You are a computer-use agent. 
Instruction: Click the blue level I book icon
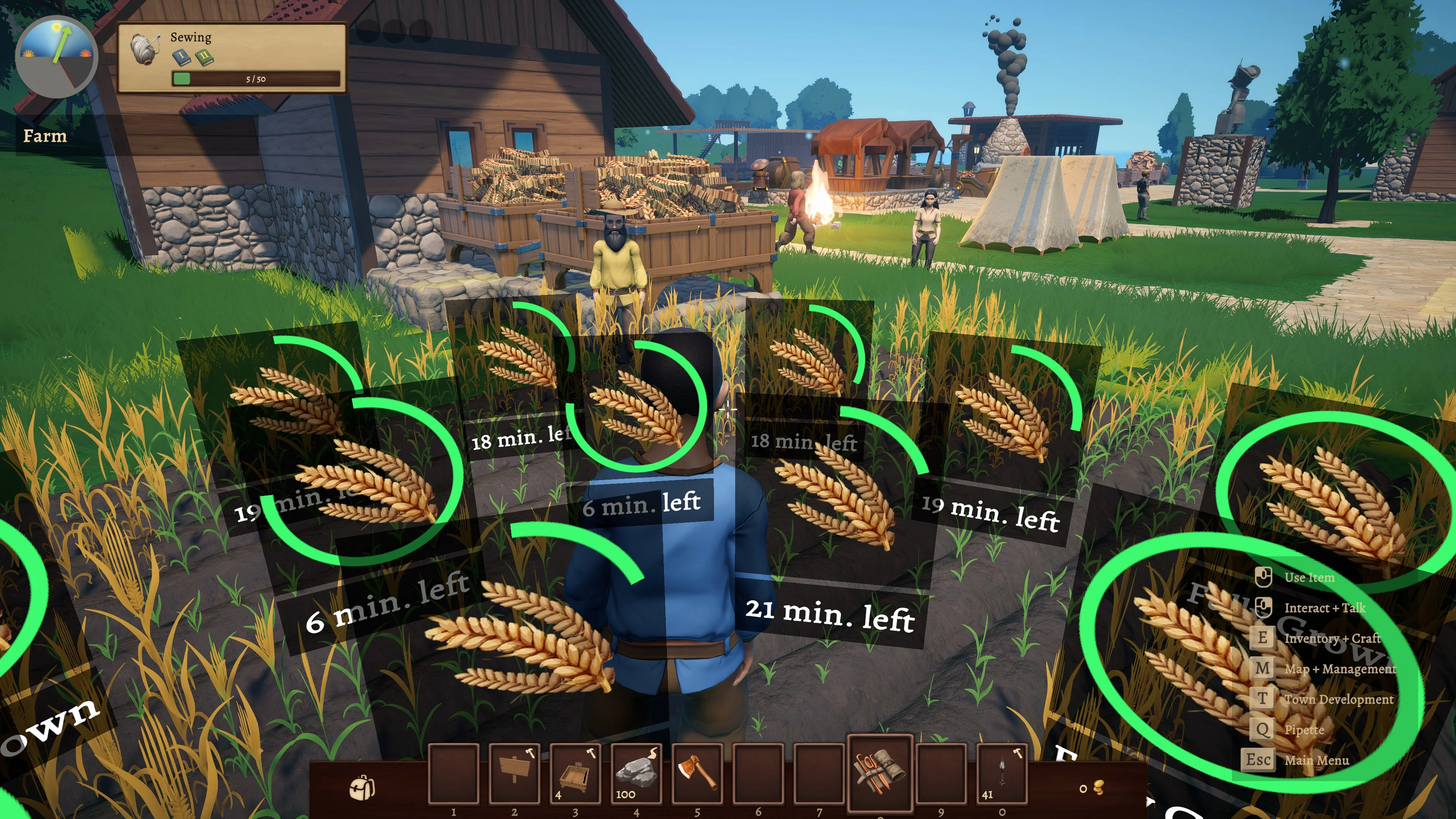181,56
